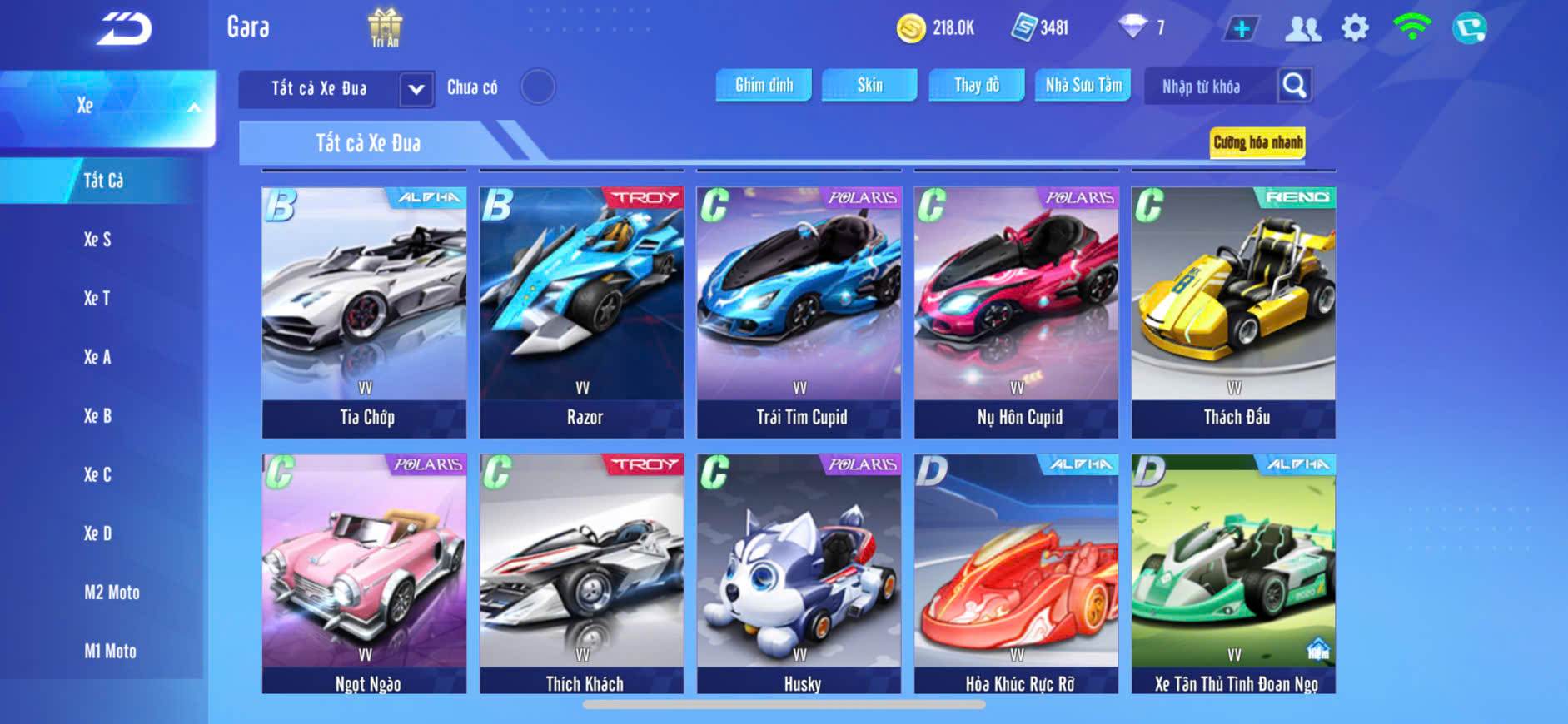Screen dimensions: 1568x724
Task: Toggle the Chưa có filter circle
Action: point(538,87)
